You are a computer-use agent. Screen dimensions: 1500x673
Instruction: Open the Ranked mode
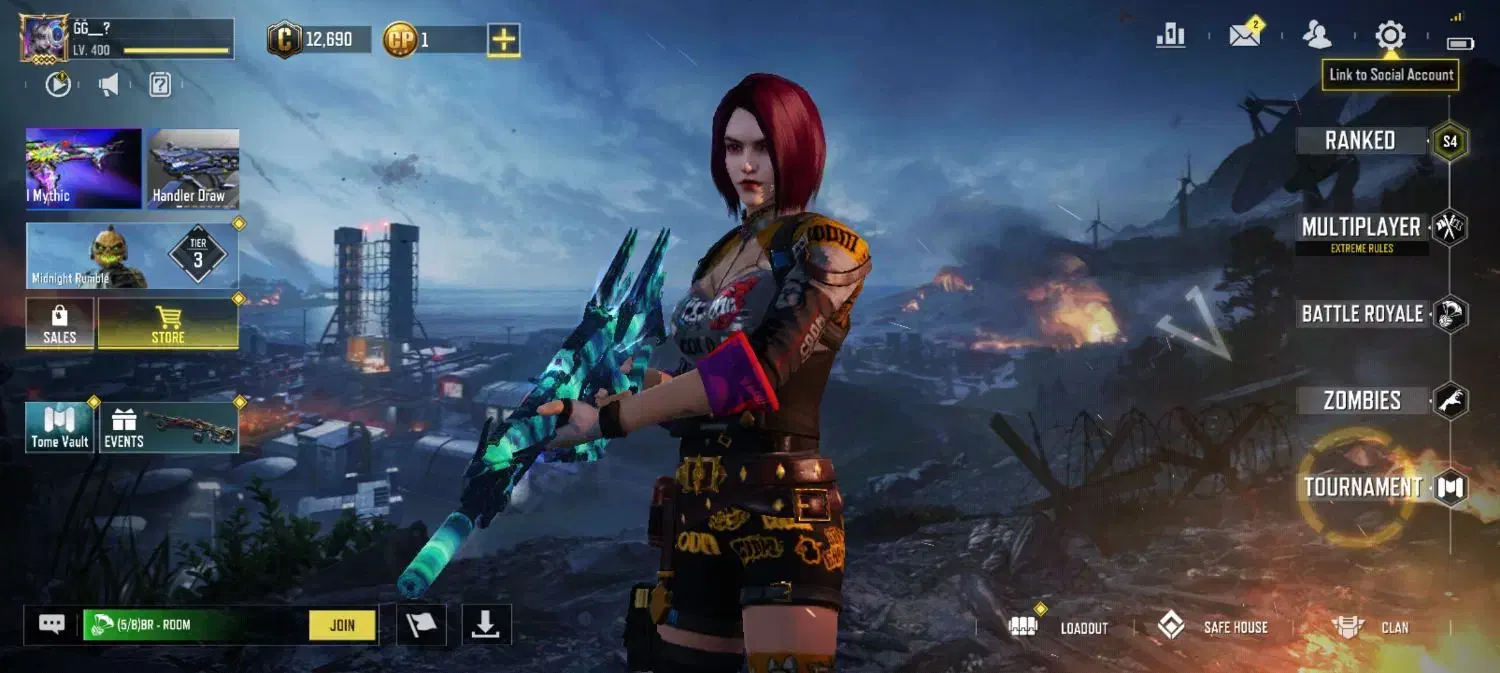(1361, 141)
